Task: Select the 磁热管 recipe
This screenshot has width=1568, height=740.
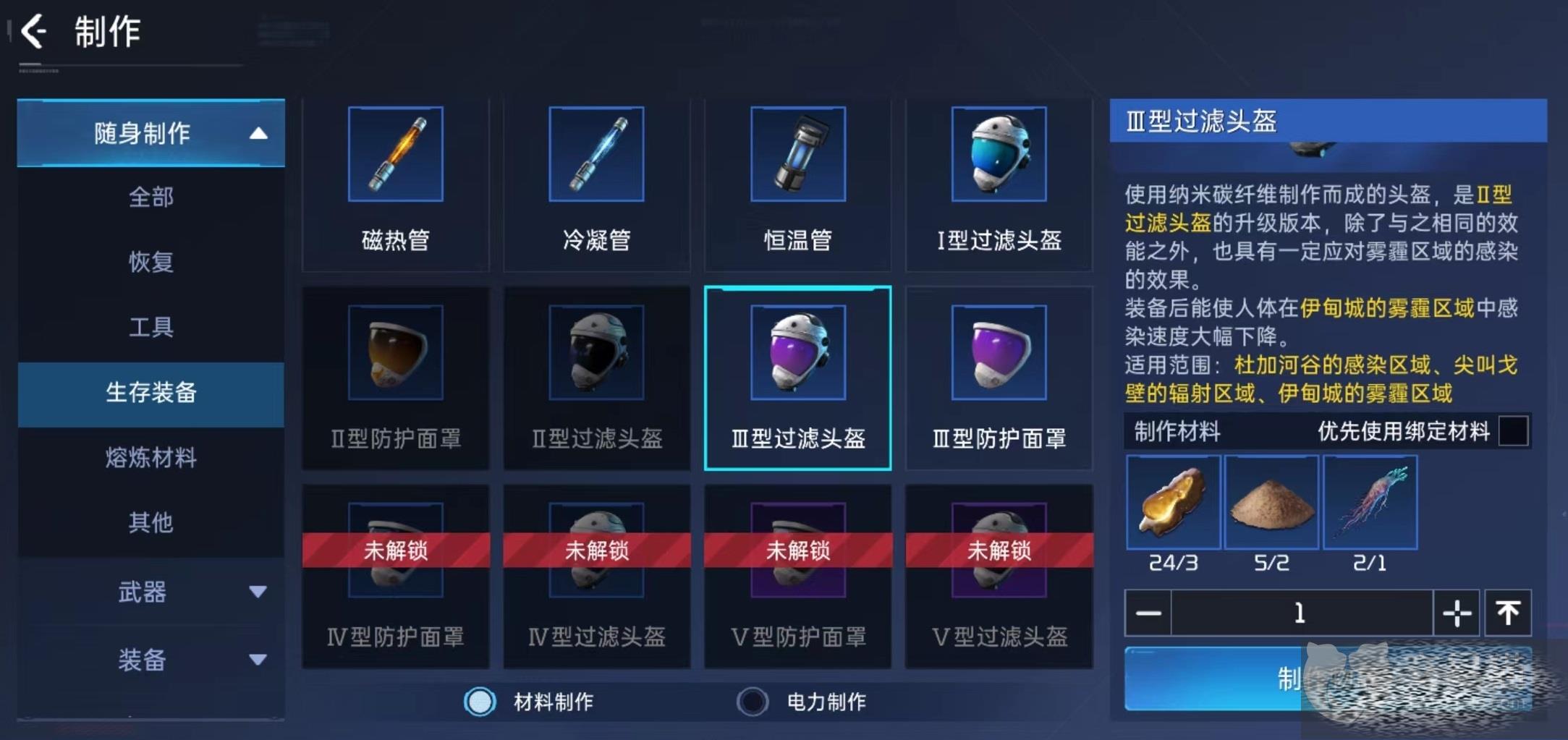Action: coord(395,184)
